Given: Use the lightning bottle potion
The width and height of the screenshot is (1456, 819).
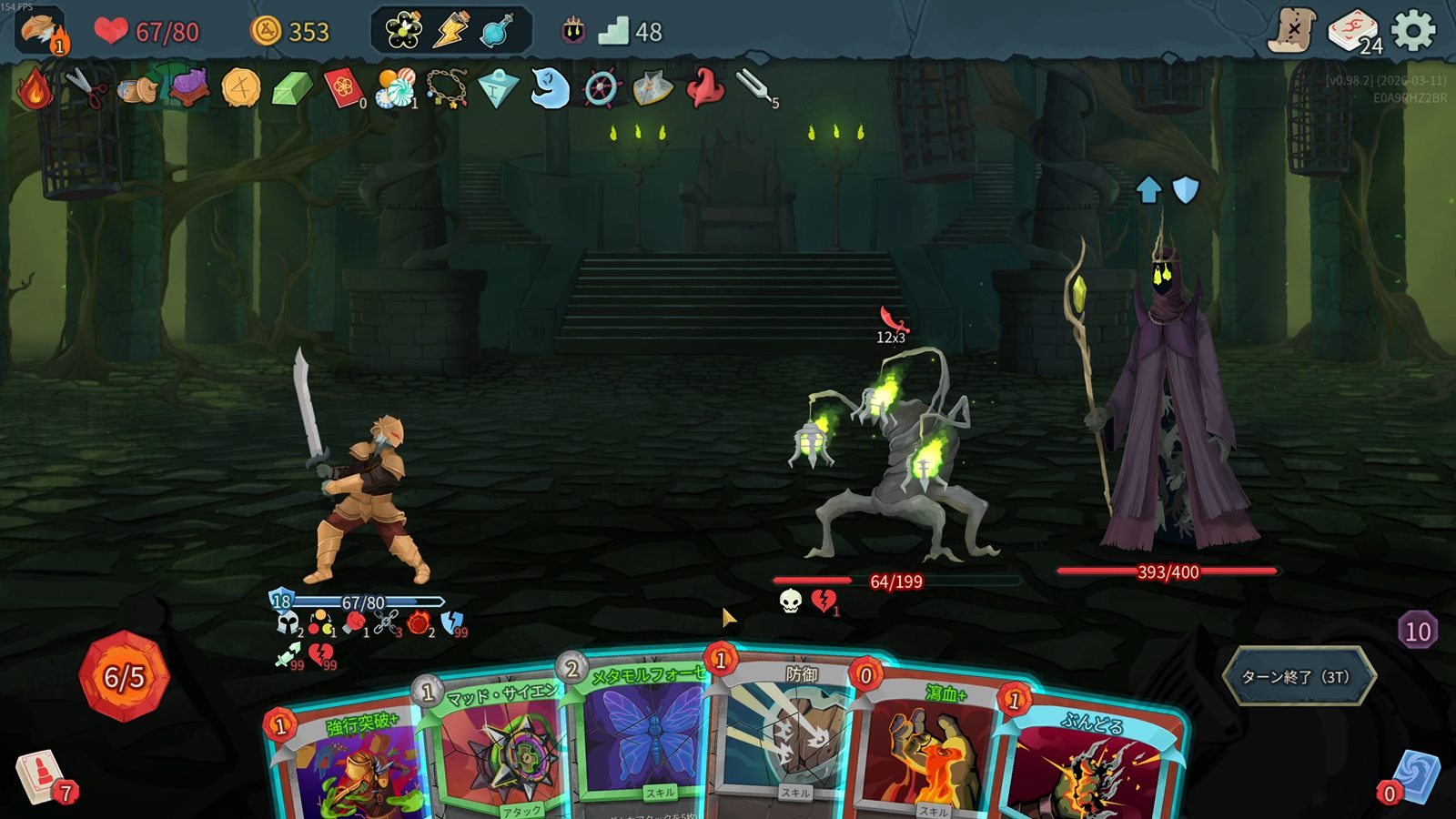Looking at the screenshot, I should pyautogui.click(x=450, y=31).
